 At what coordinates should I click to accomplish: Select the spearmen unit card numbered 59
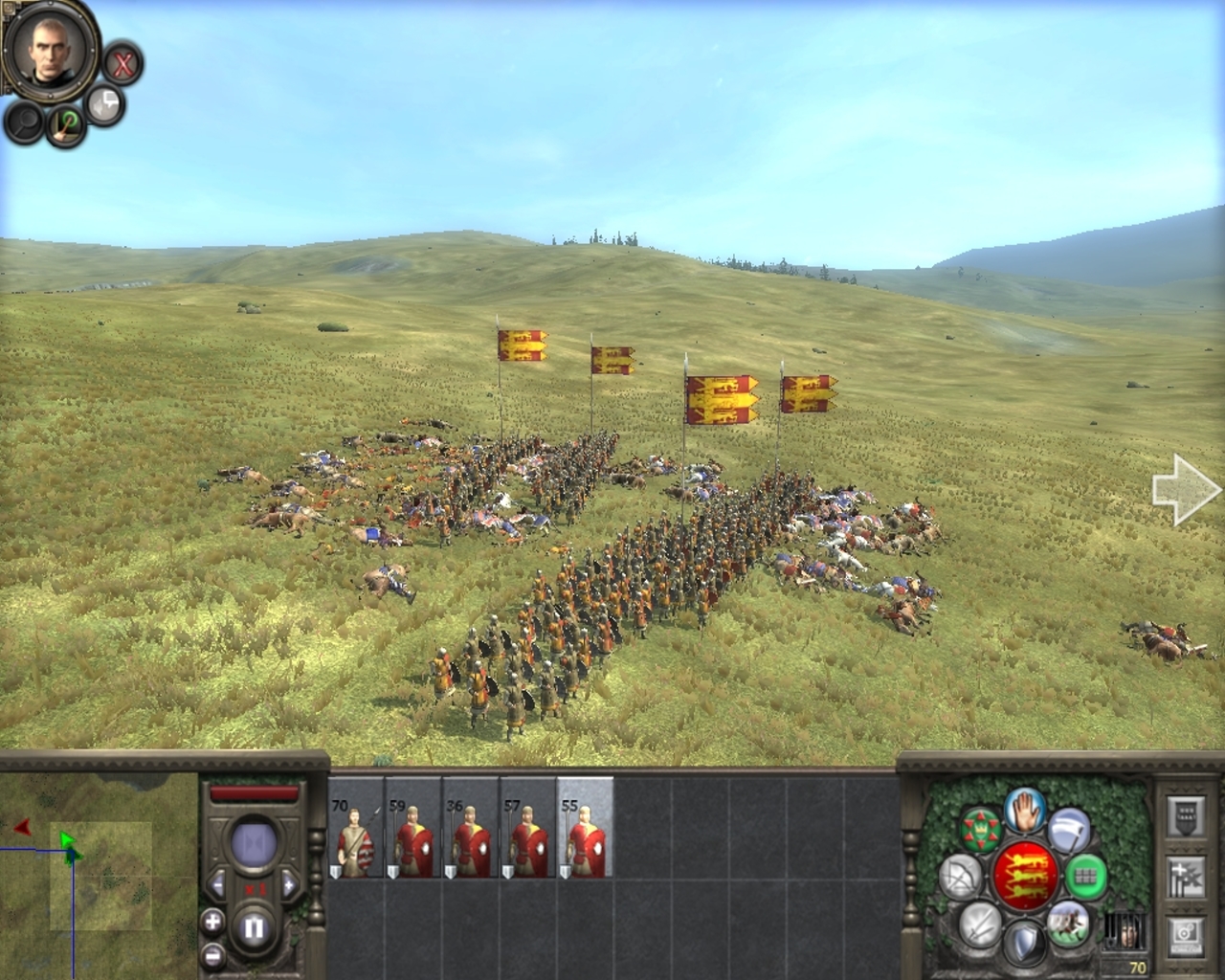click(x=413, y=828)
